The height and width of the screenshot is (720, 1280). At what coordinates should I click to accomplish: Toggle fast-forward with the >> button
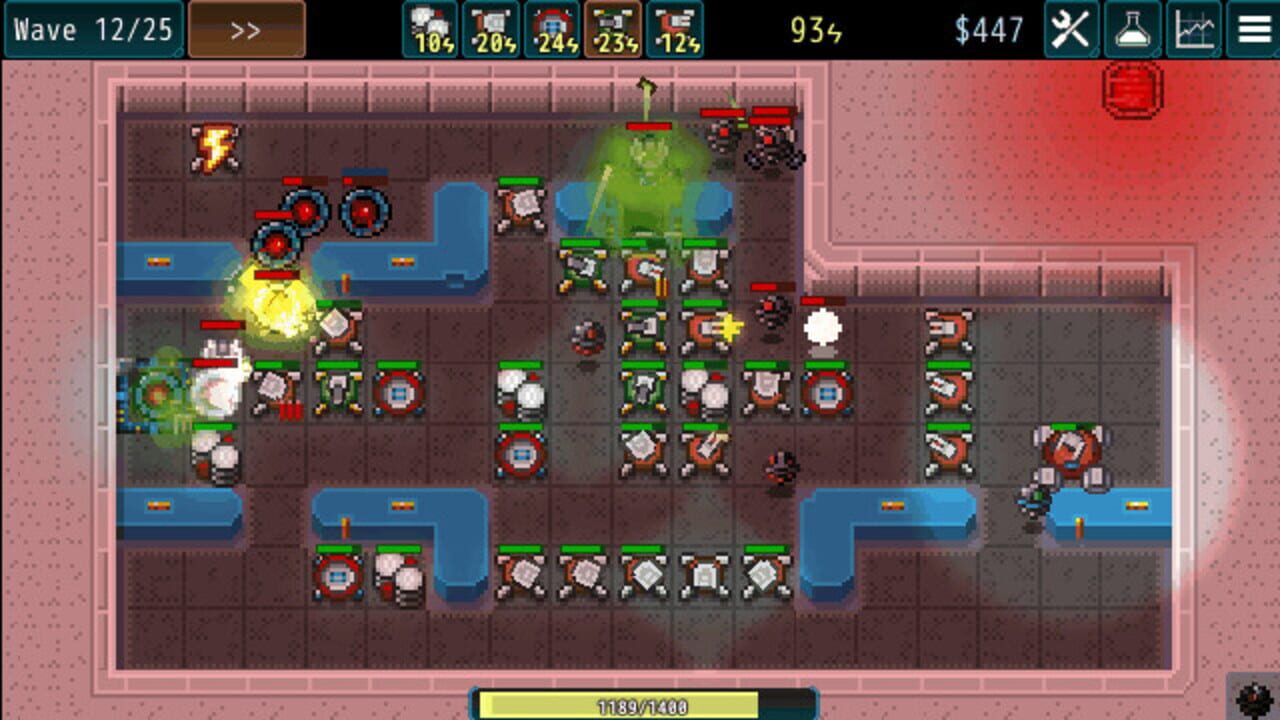point(244,27)
